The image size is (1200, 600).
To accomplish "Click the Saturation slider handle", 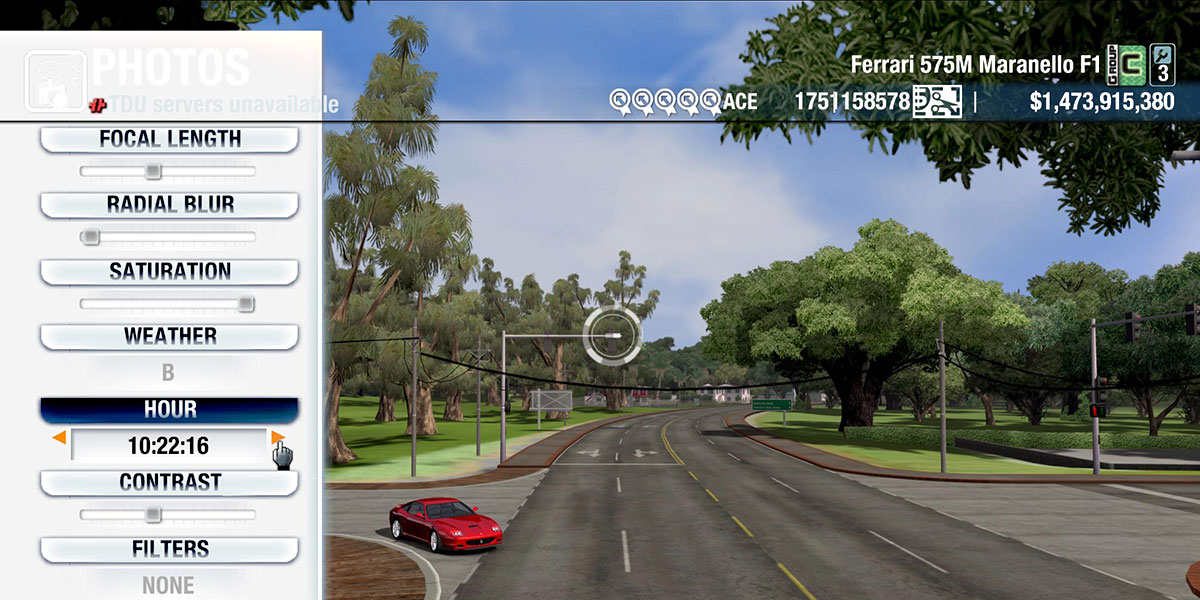I will (x=245, y=304).
